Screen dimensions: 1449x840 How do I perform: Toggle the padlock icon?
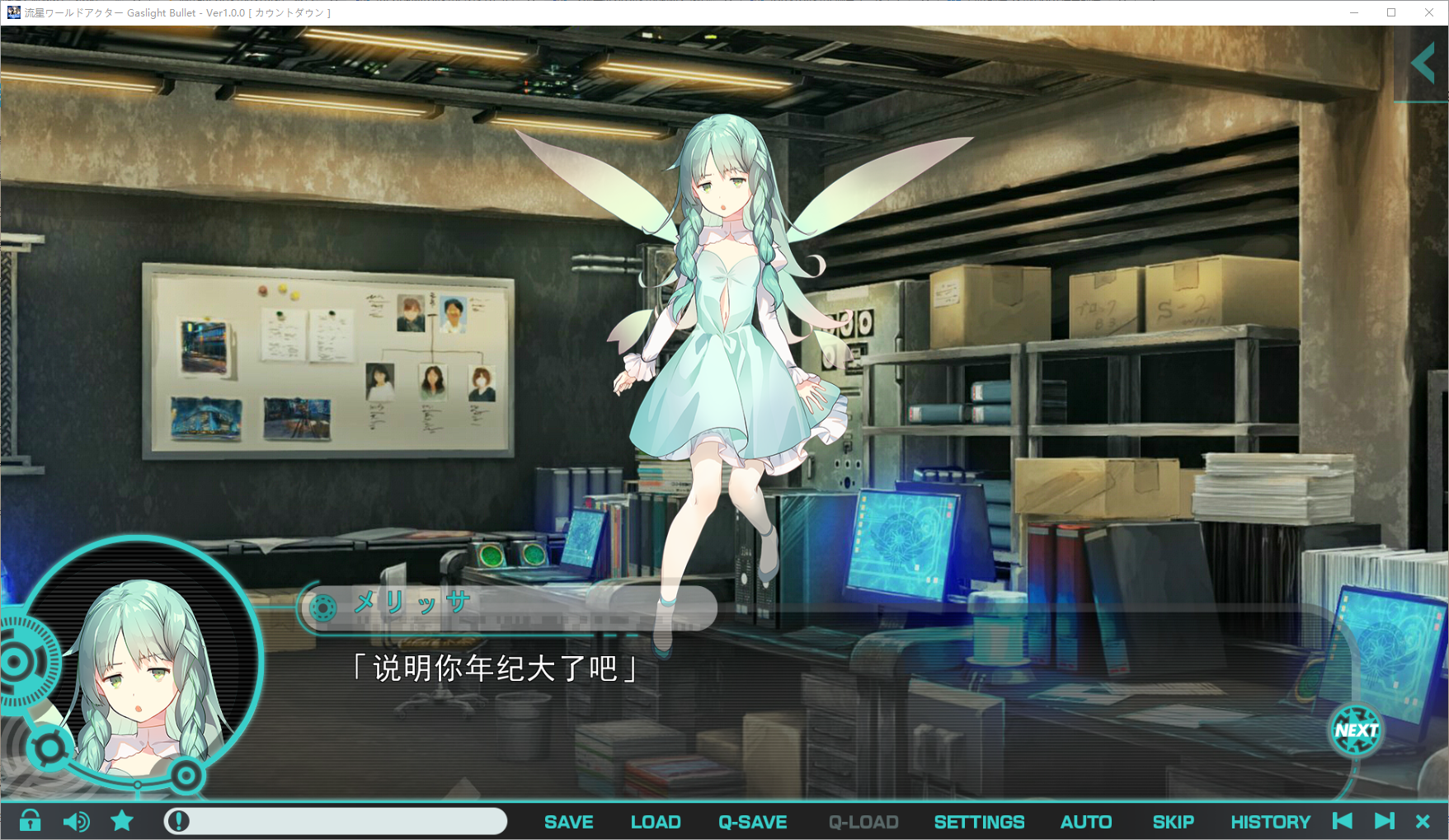coord(31,821)
